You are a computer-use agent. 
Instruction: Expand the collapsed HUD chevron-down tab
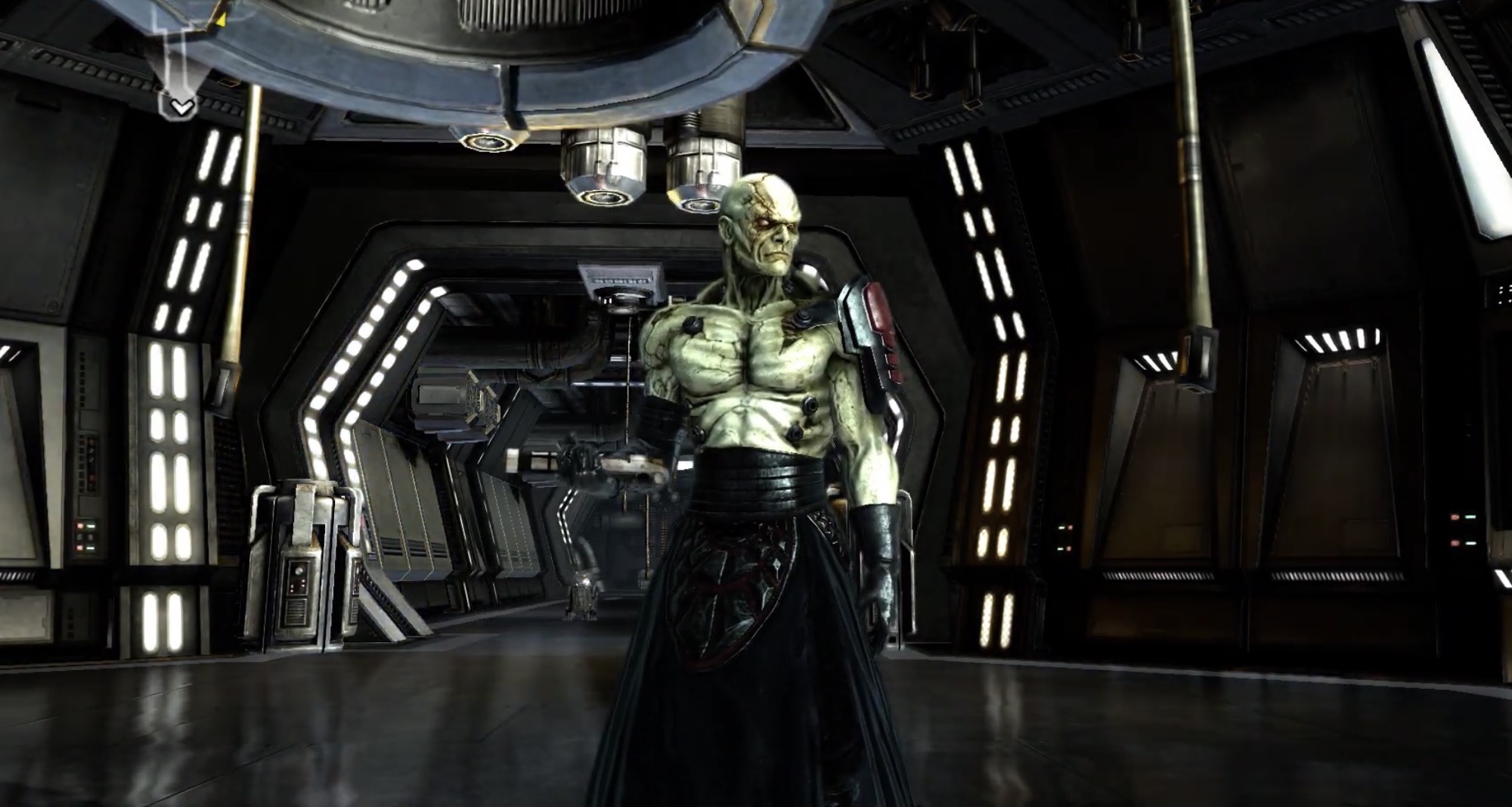(x=181, y=107)
